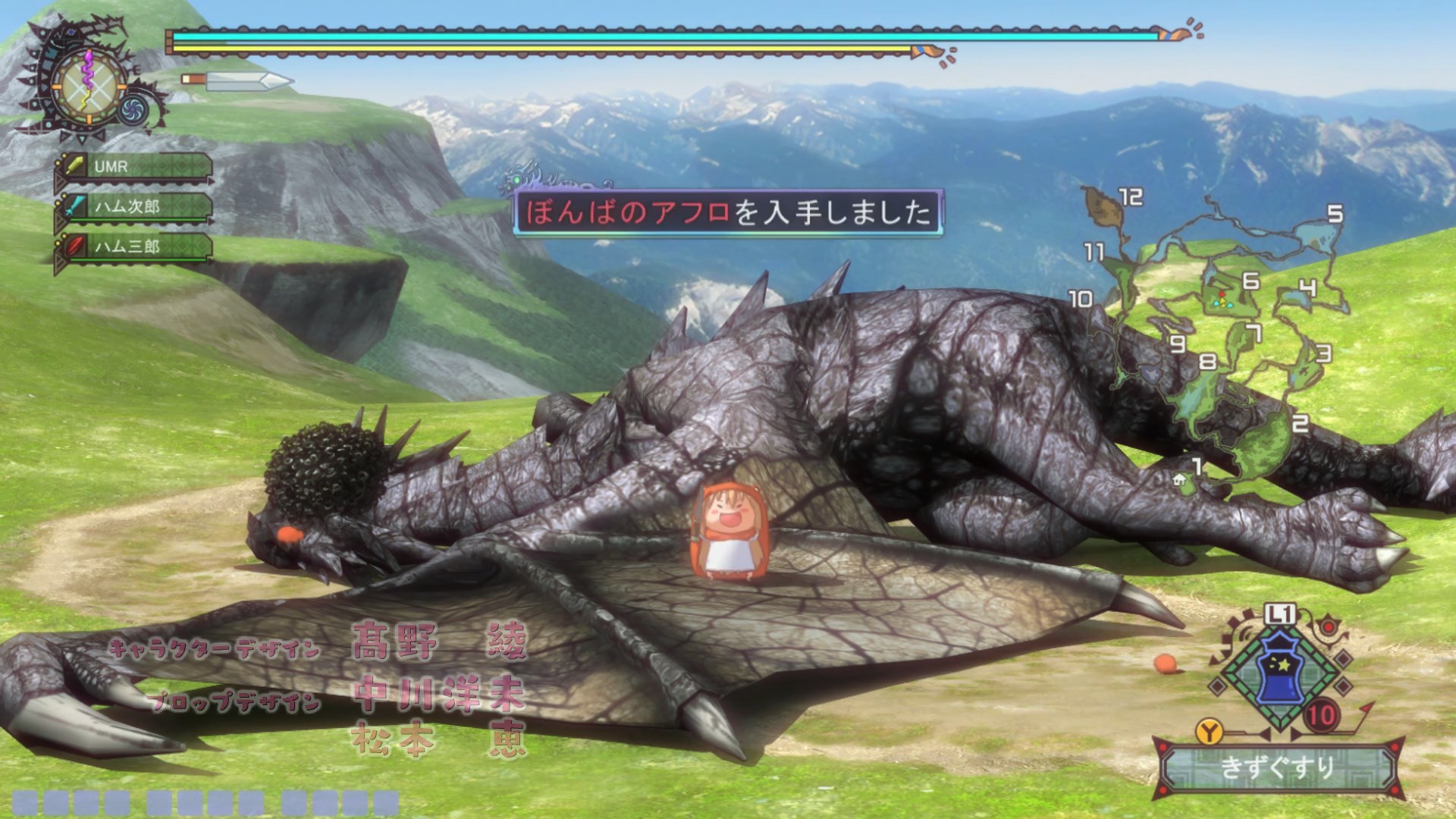
Task: Select the UMR party member entry
Action: pos(133,167)
